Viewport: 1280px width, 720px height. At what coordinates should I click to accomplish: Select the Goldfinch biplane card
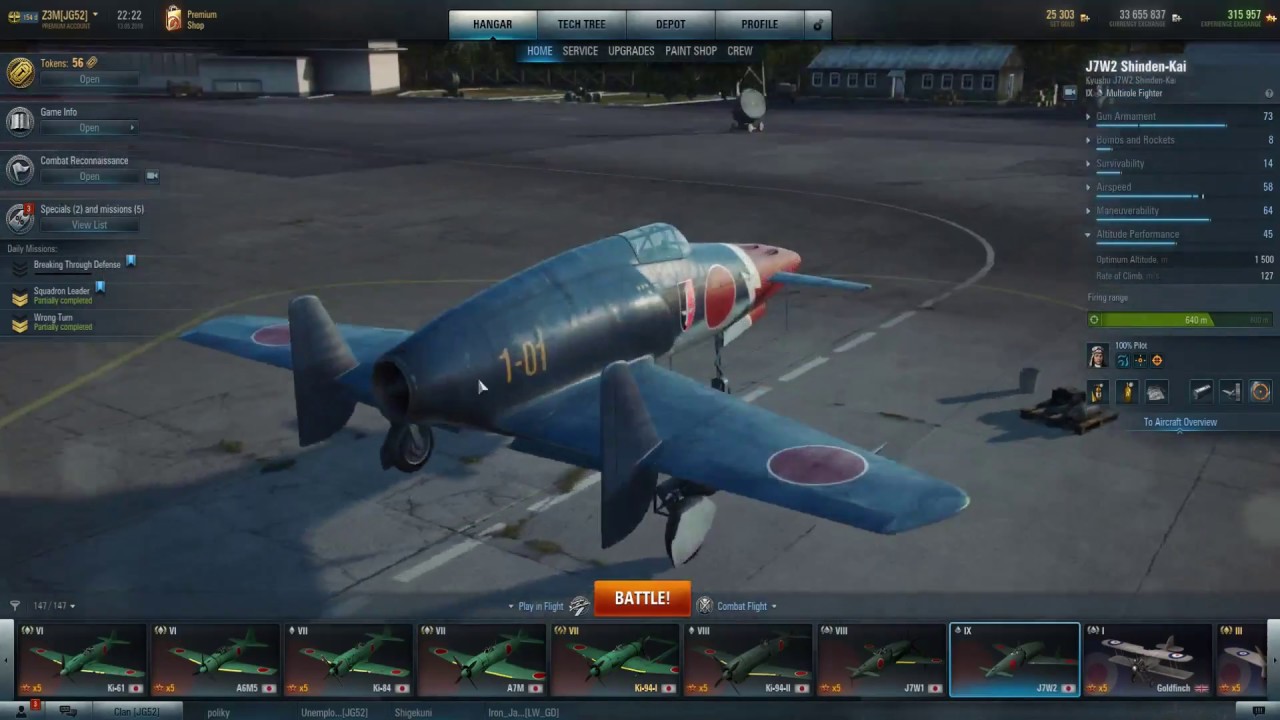1148,660
